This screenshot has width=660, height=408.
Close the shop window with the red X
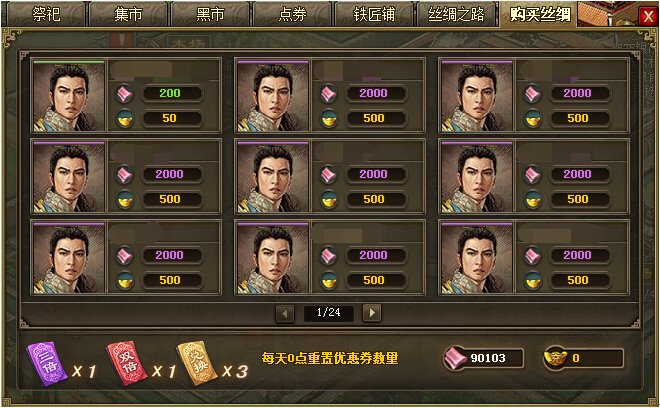tap(647, 16)
